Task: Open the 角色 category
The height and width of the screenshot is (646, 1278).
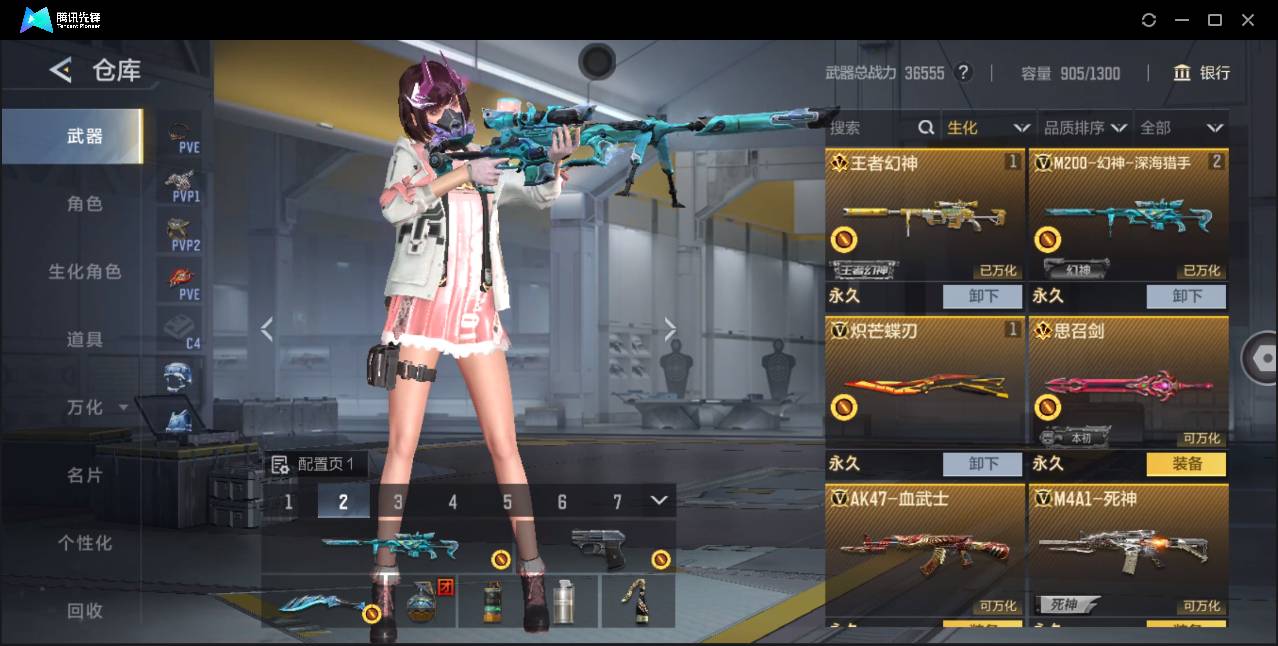Action: [85, 204]
